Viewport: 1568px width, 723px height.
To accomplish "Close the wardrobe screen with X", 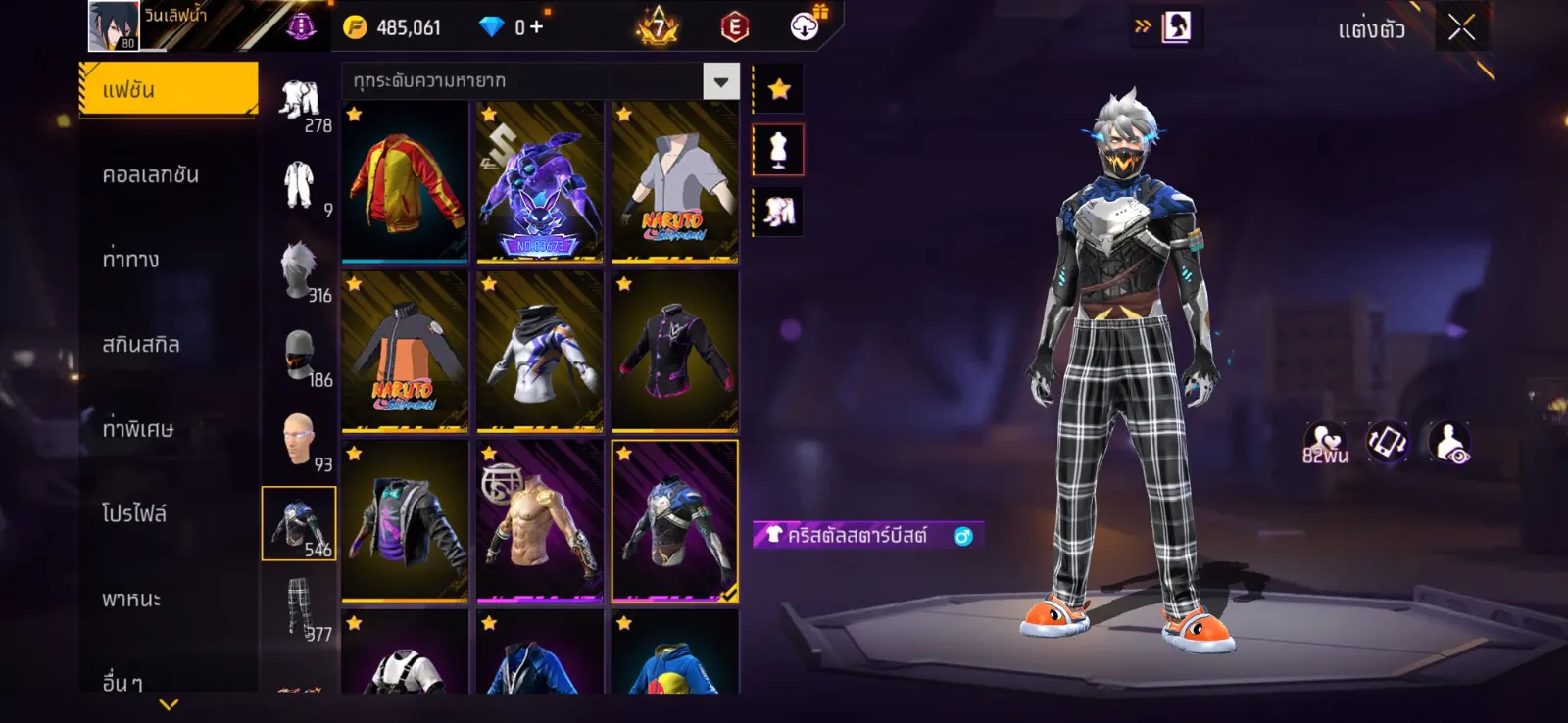I will click(1461, 27).
